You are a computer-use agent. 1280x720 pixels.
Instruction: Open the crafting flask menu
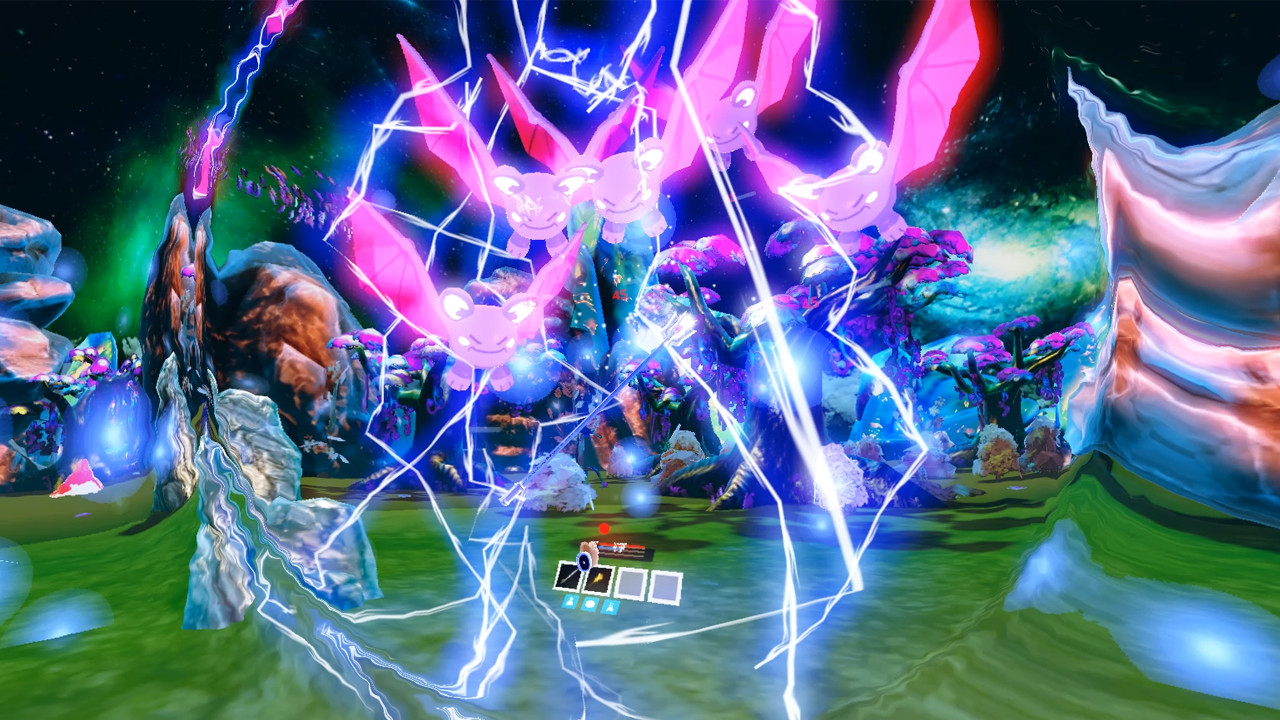611,606
